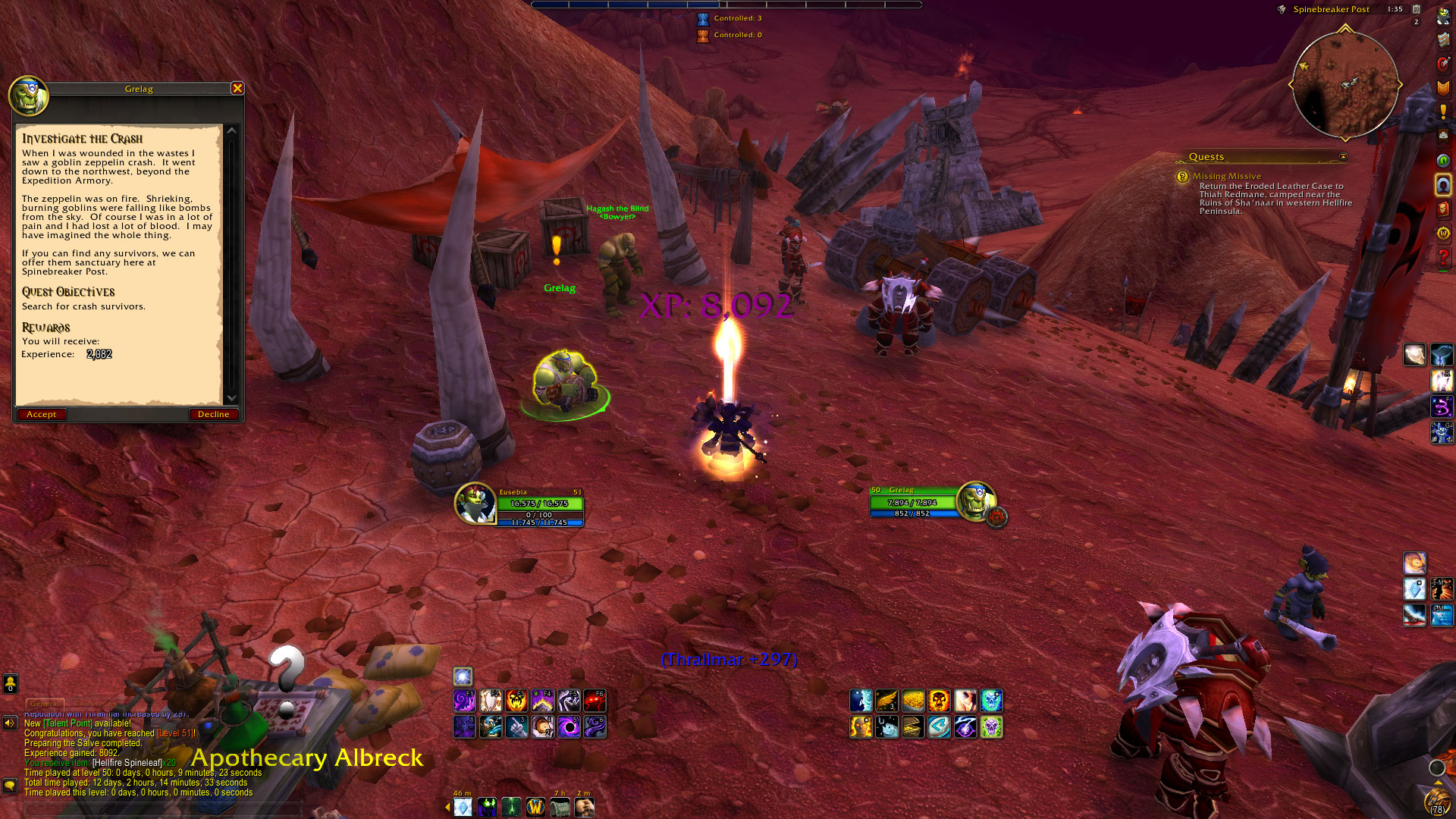
Task: Use the purple swirl ability on F key
Action: pos(464,700)
